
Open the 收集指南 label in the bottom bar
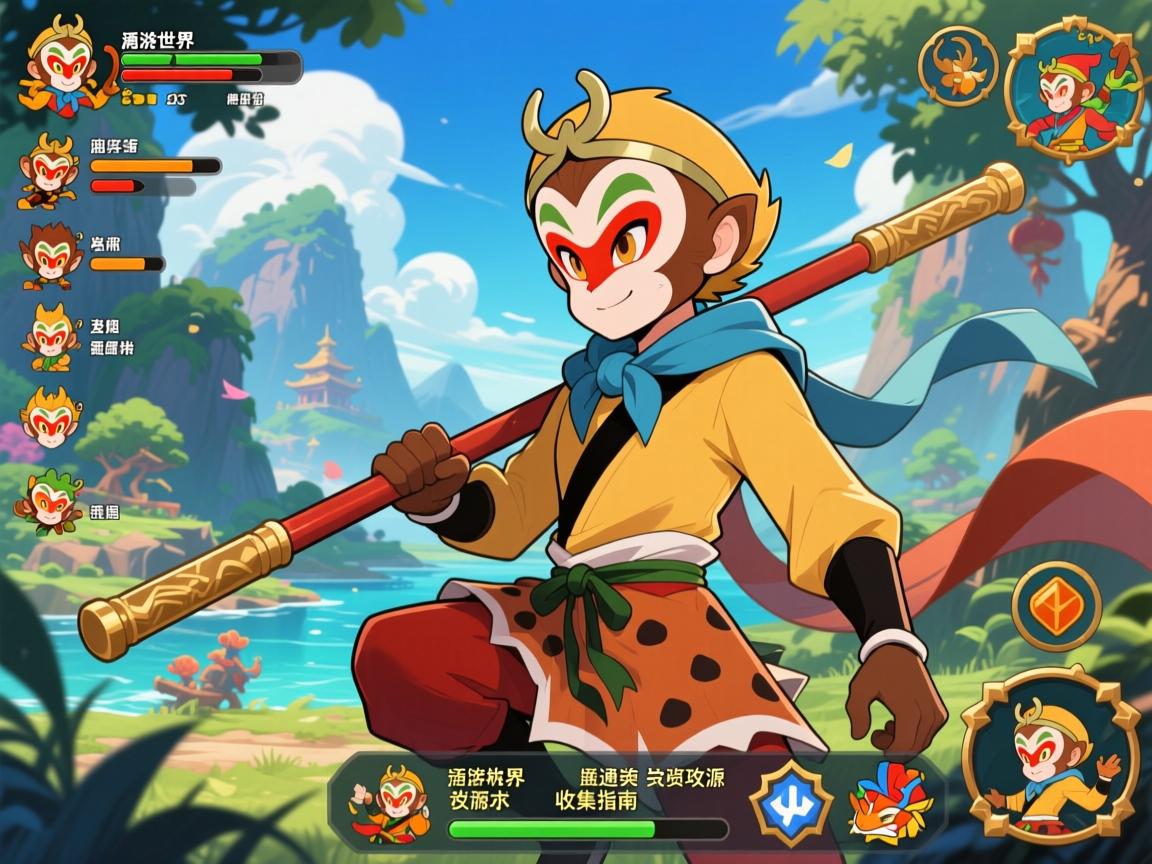pyautogui.click(x=596, y=801)
